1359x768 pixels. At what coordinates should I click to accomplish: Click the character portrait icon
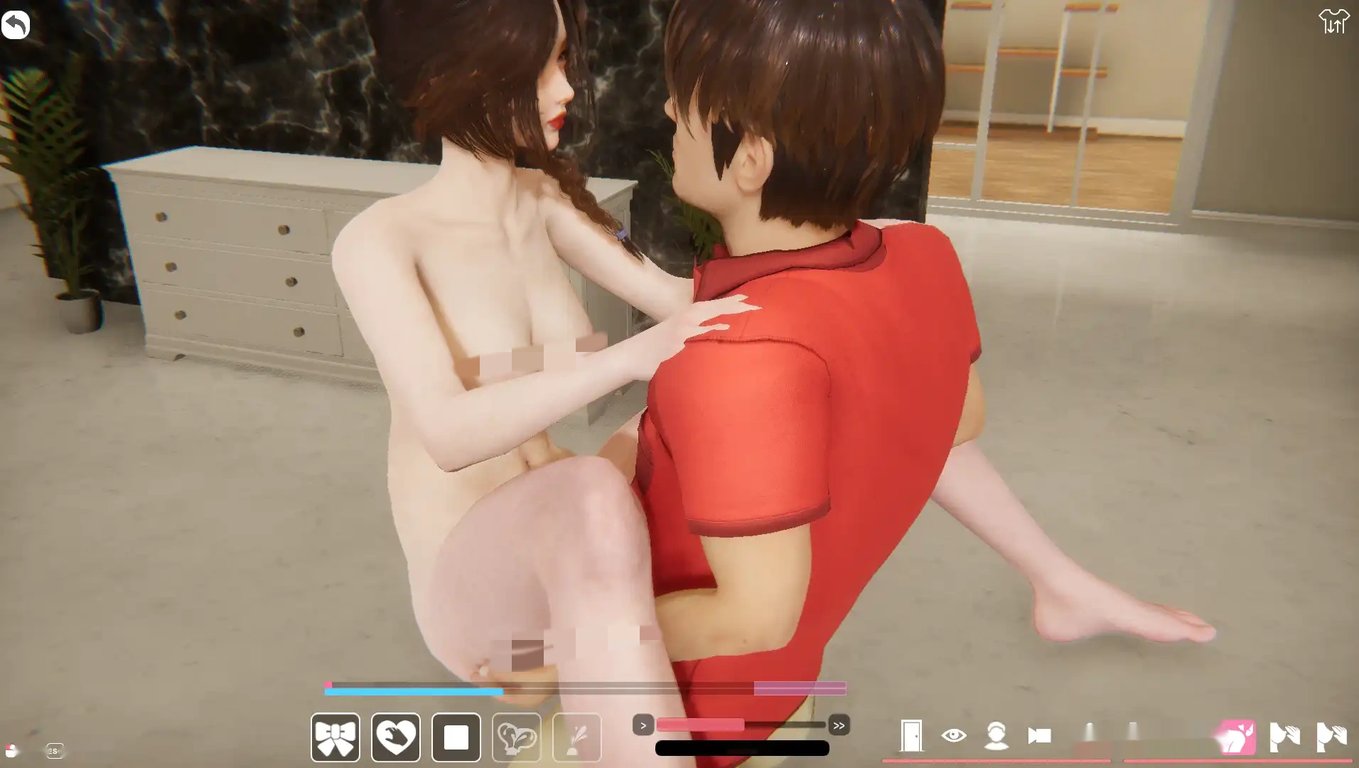[997, 736]
